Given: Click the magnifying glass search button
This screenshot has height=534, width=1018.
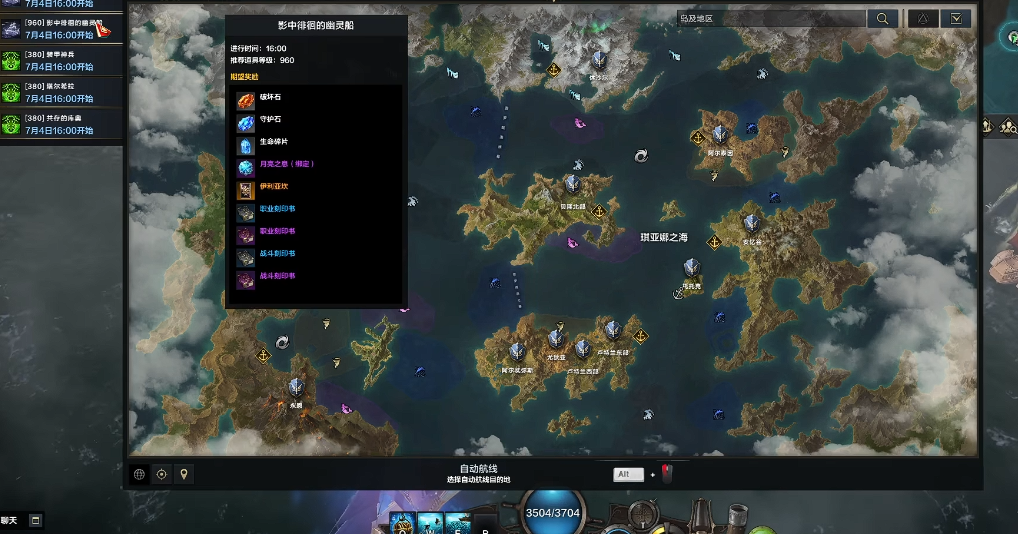Looking at the screenshot, I should pos(882,18).
